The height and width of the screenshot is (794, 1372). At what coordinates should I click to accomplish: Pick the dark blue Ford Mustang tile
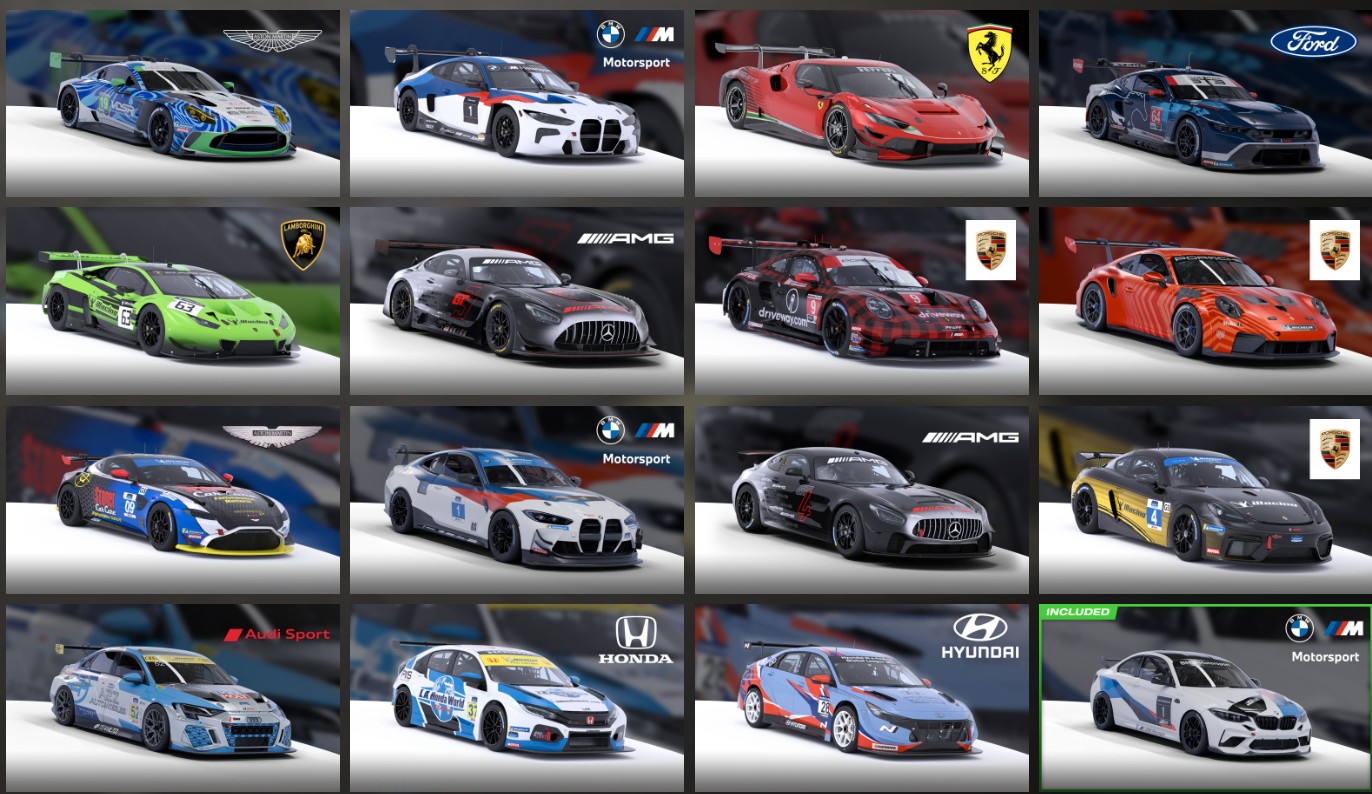1205,104
